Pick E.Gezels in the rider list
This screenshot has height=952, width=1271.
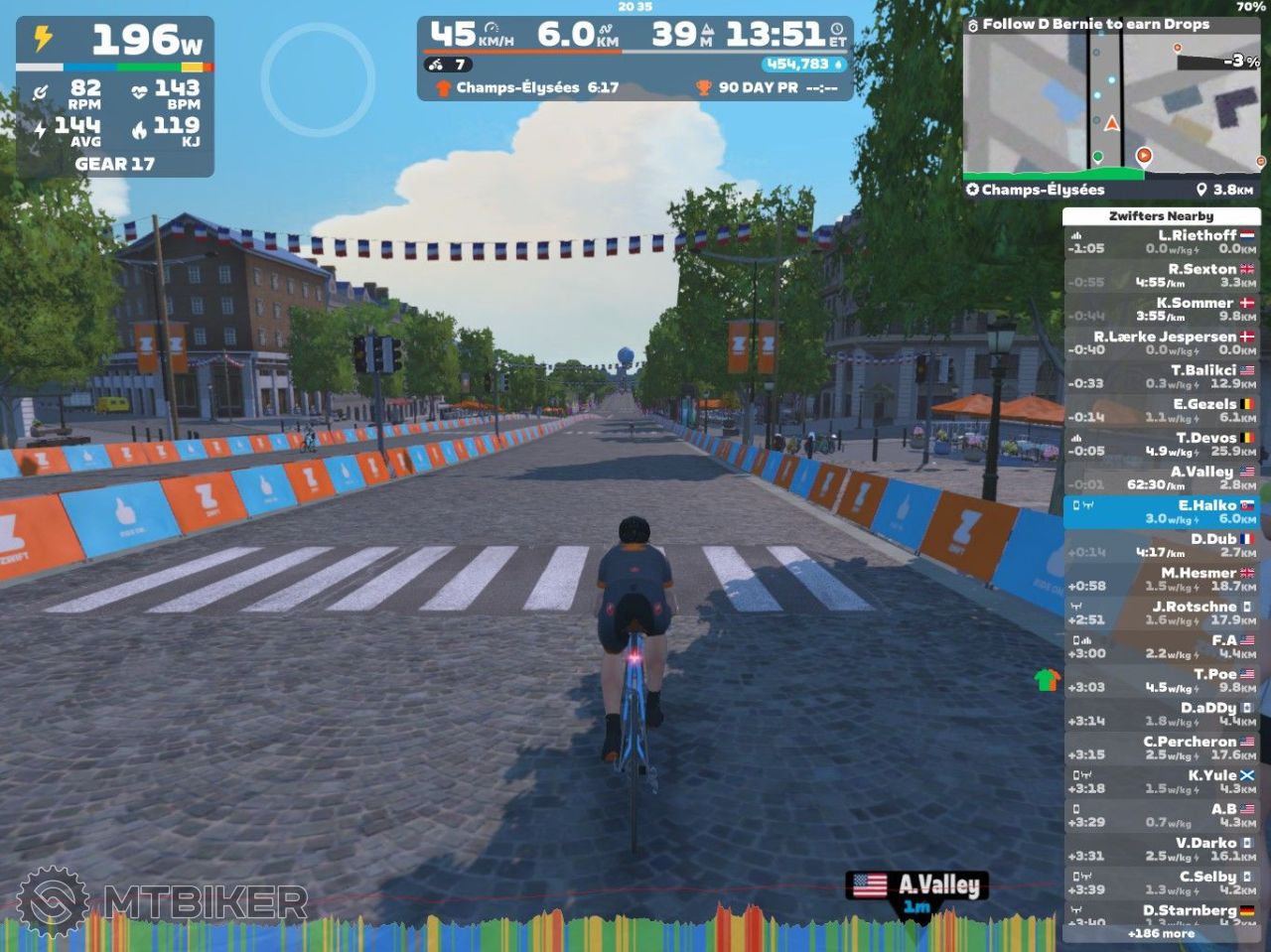[x=1161, y=411]
